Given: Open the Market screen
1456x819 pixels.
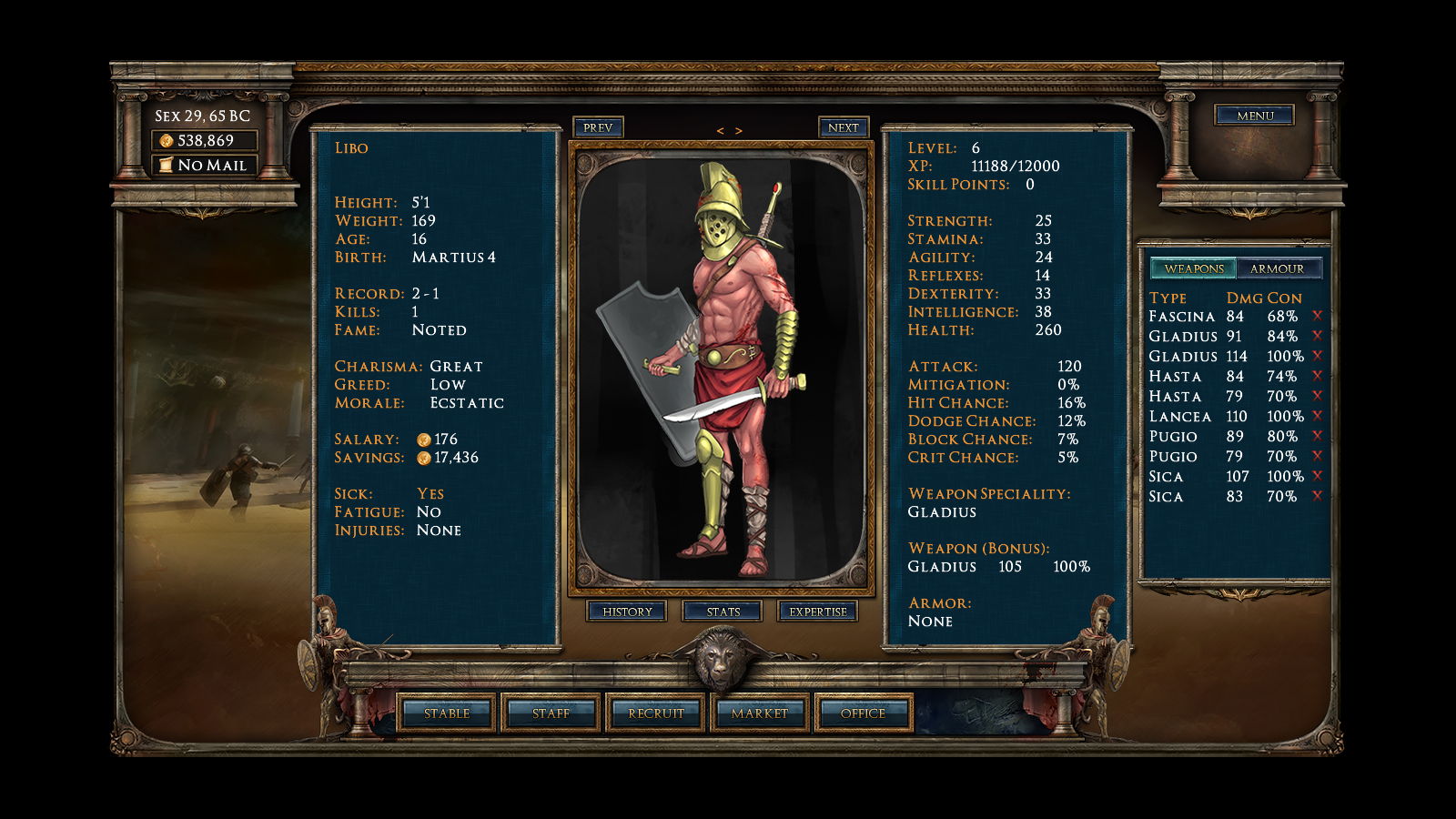Looking at the screenshot, I should point(759,713).
